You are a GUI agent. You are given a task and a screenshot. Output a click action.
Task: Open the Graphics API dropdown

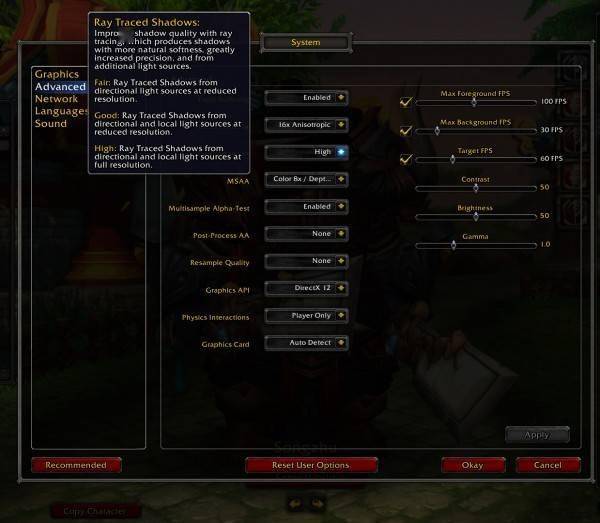306,288
